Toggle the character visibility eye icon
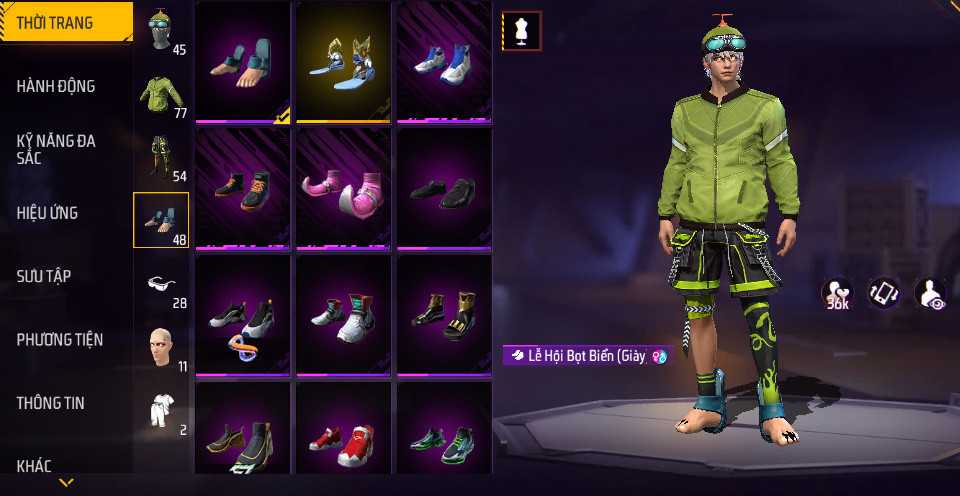 click(930, 294)
